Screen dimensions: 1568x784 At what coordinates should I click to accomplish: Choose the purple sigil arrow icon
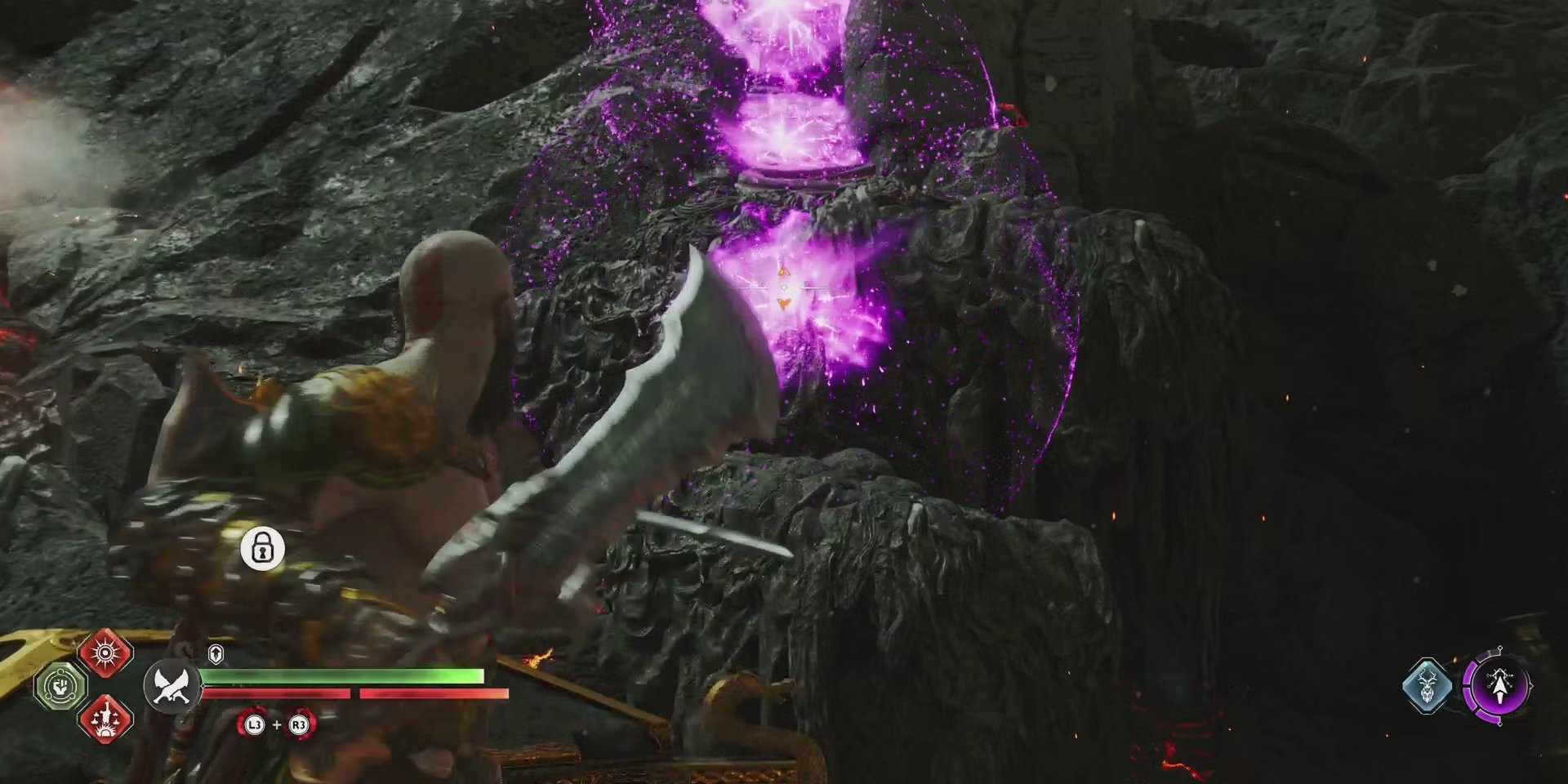coord(1498,684)
